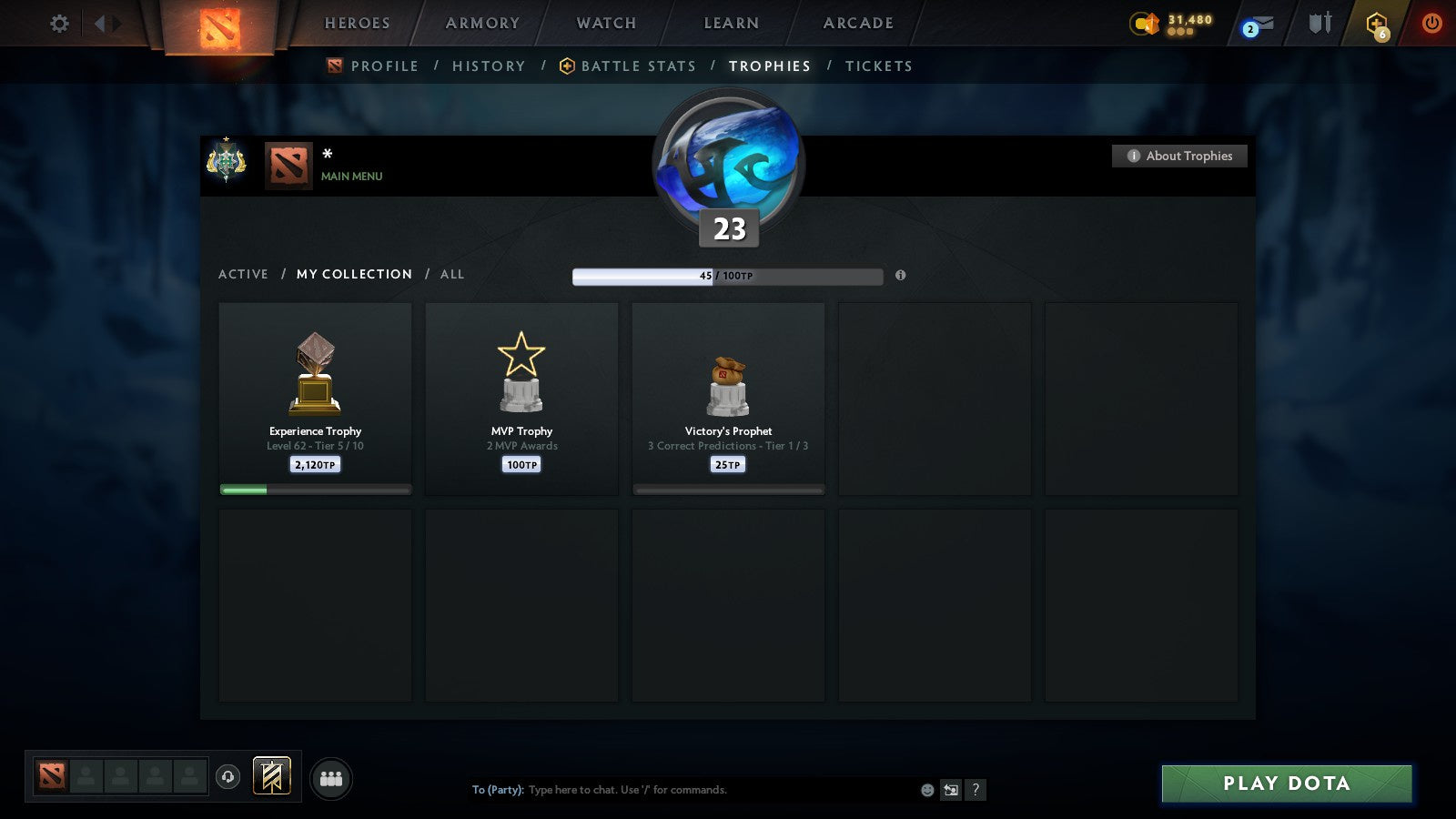1456x819 pixels.
Task: Click the party chat input field
Action: (x=682, y=790)
